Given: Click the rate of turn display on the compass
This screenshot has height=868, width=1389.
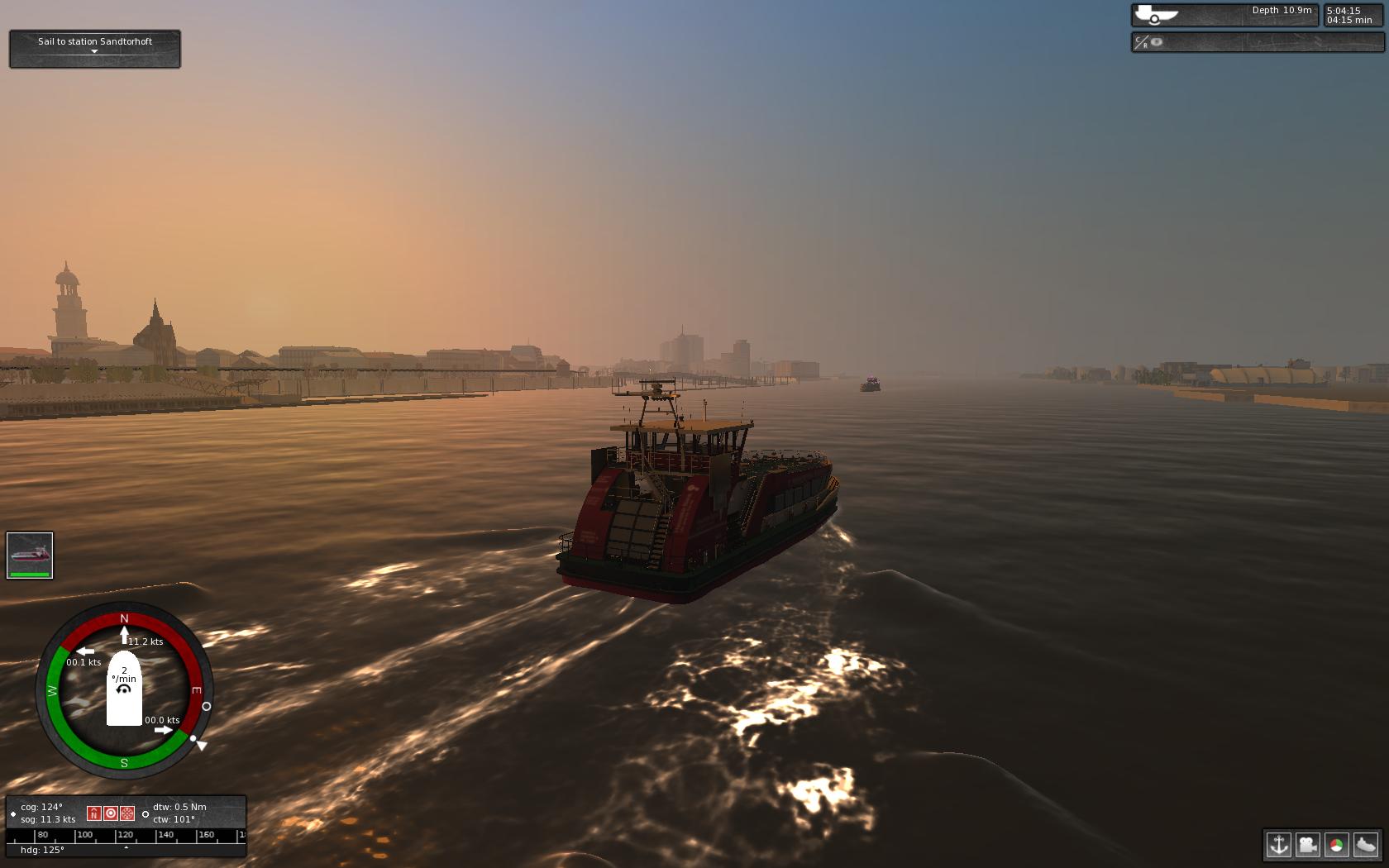Looking at the screenshot, I should coord(123,676).
